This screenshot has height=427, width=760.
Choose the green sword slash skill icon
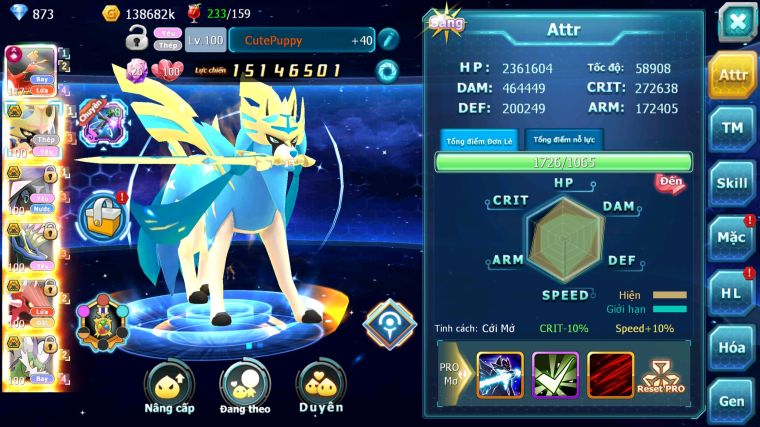(x=555, y=374)
